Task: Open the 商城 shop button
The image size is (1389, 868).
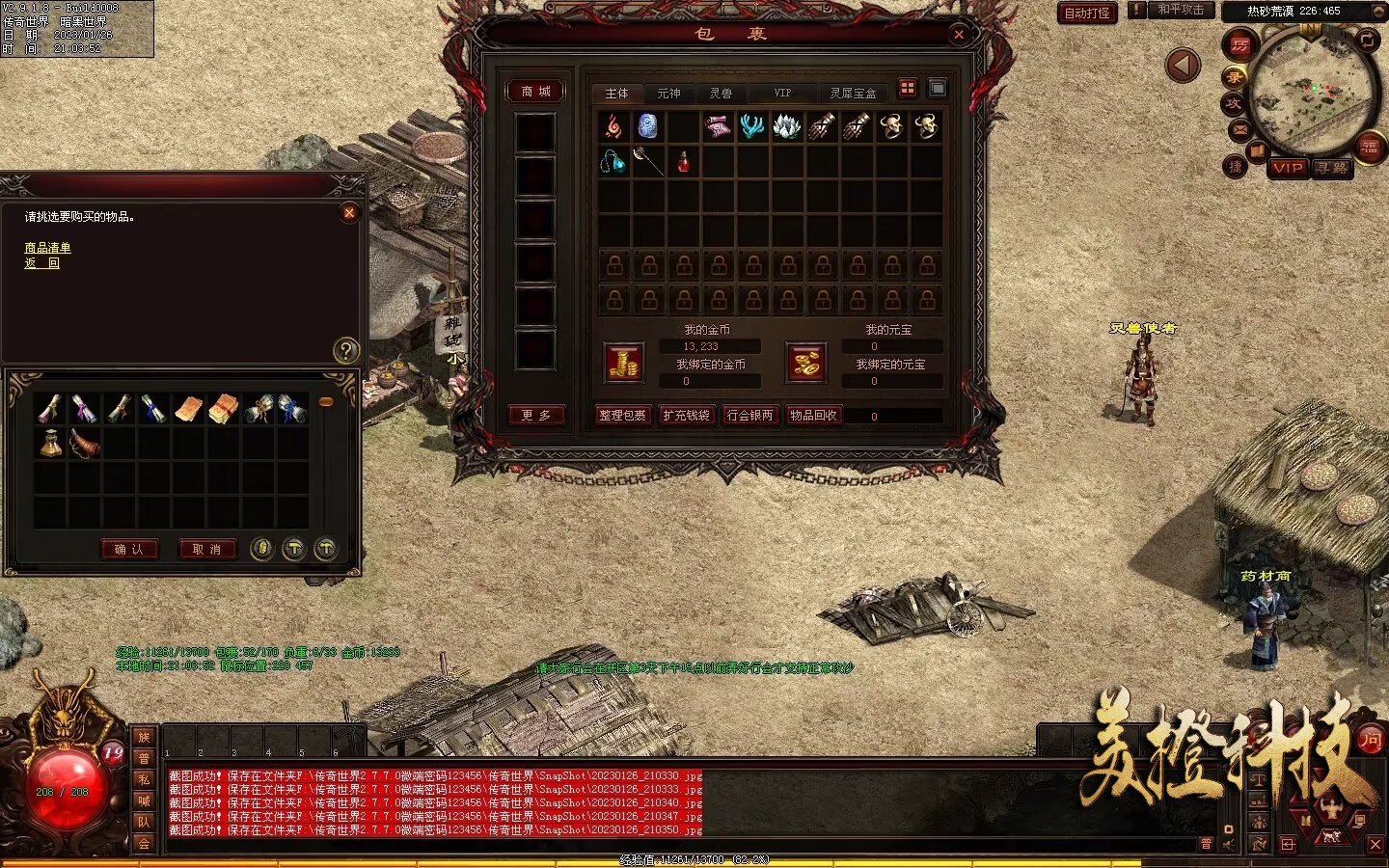Action: coord(535,92)
